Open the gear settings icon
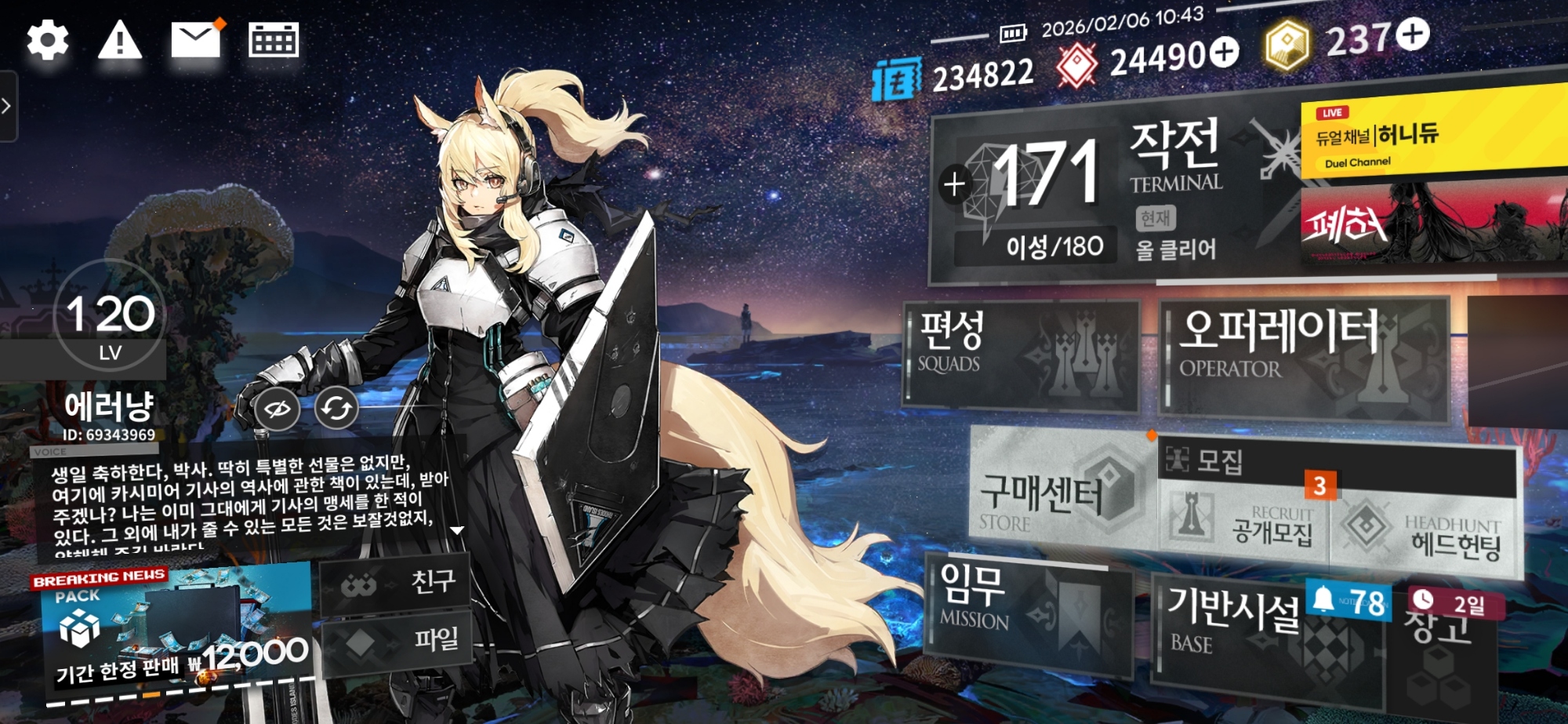Image resolution: width=1568 pixels, height=724 pixels. 48,40
